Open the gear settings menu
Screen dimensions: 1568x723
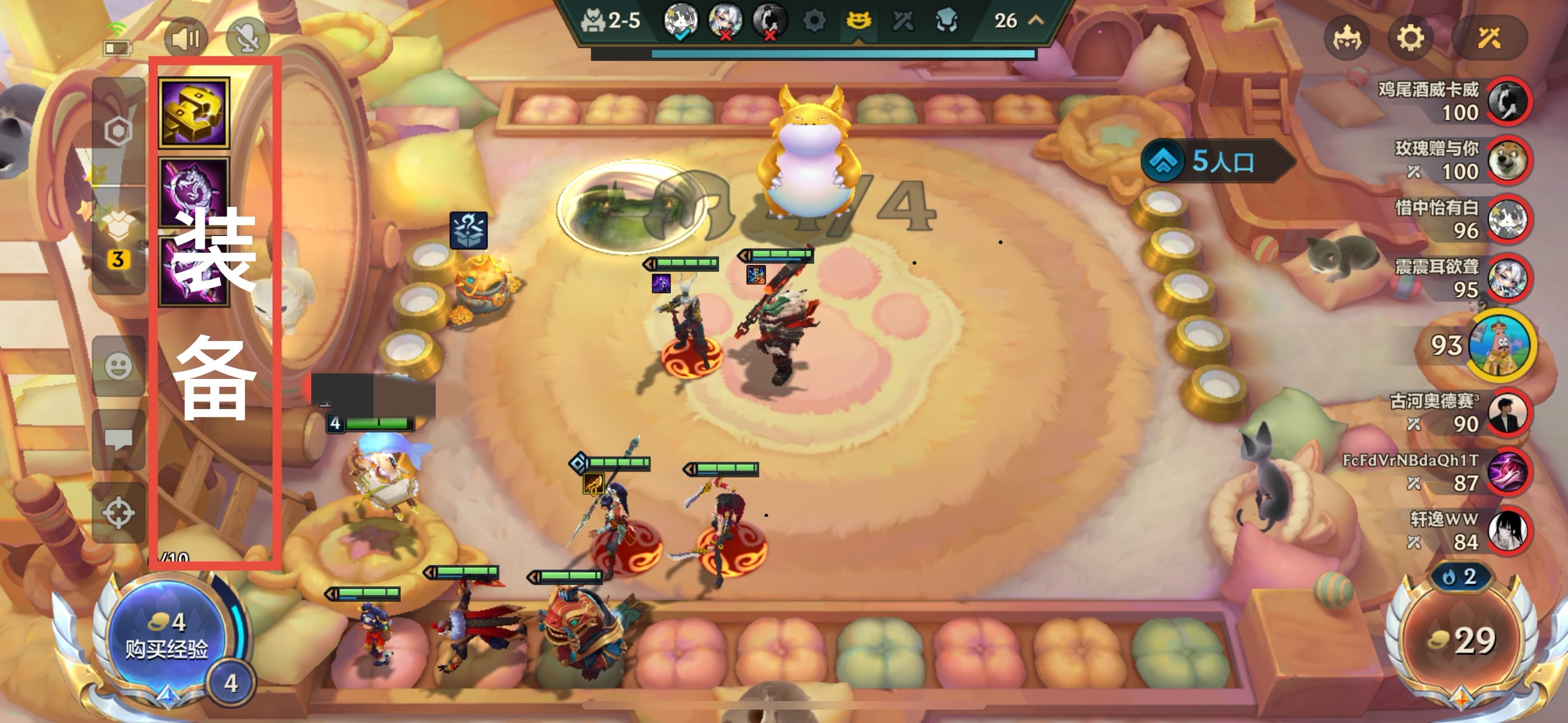point(1410,38)
